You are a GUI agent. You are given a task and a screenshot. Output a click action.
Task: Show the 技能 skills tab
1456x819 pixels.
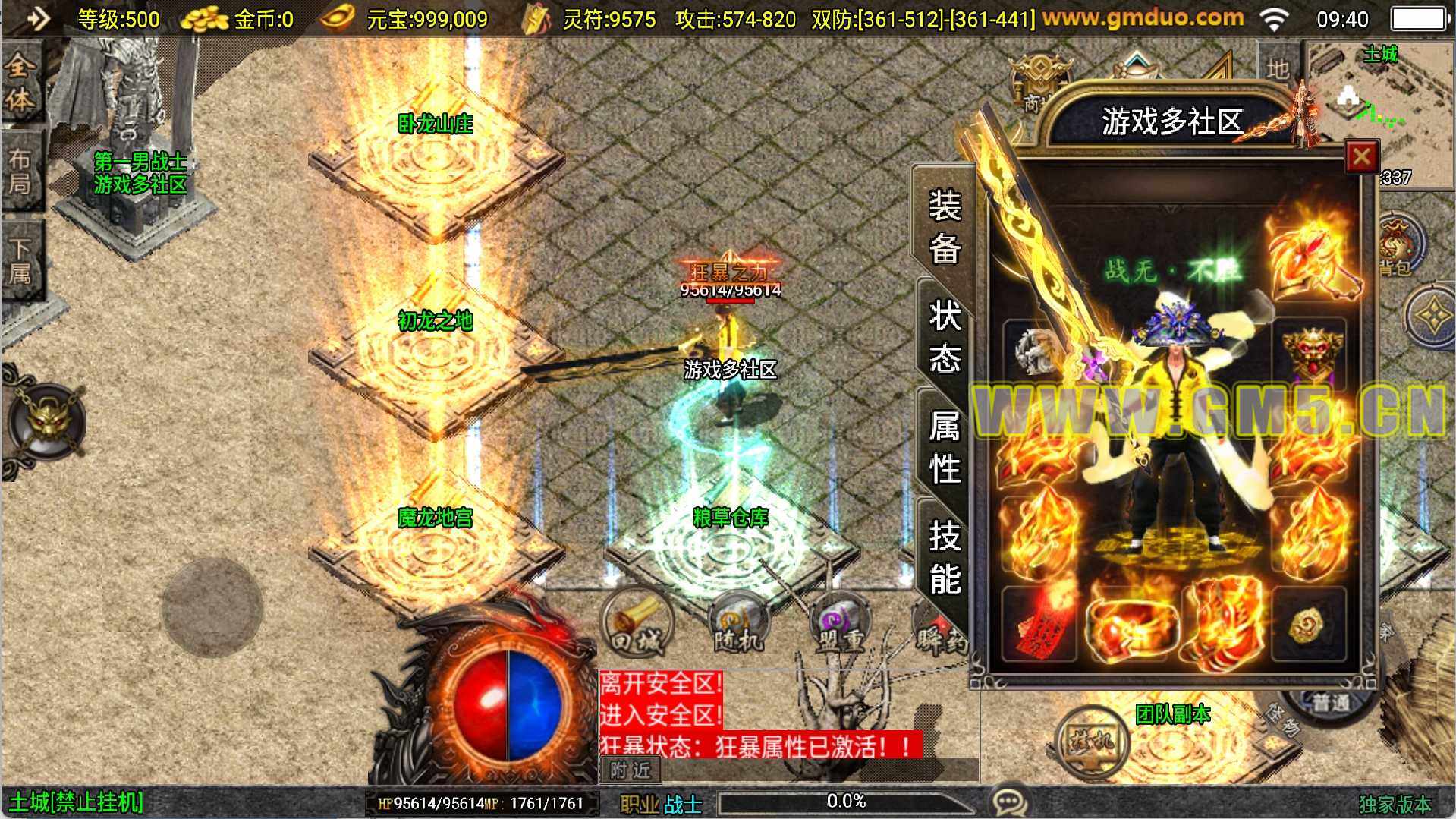pos(945,558)
